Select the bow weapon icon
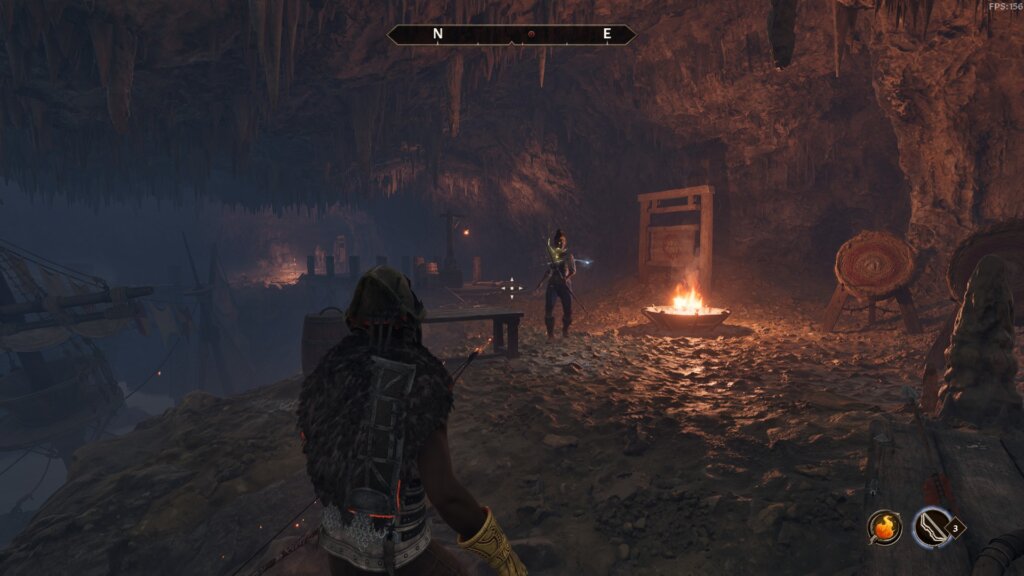The width and height of the screenshot is (1024, 576). [931, 526]
